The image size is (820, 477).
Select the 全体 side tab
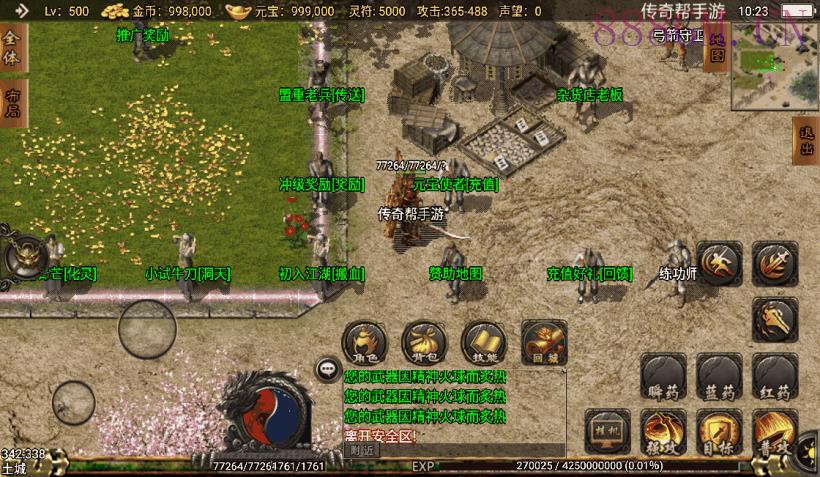(12, 47)
